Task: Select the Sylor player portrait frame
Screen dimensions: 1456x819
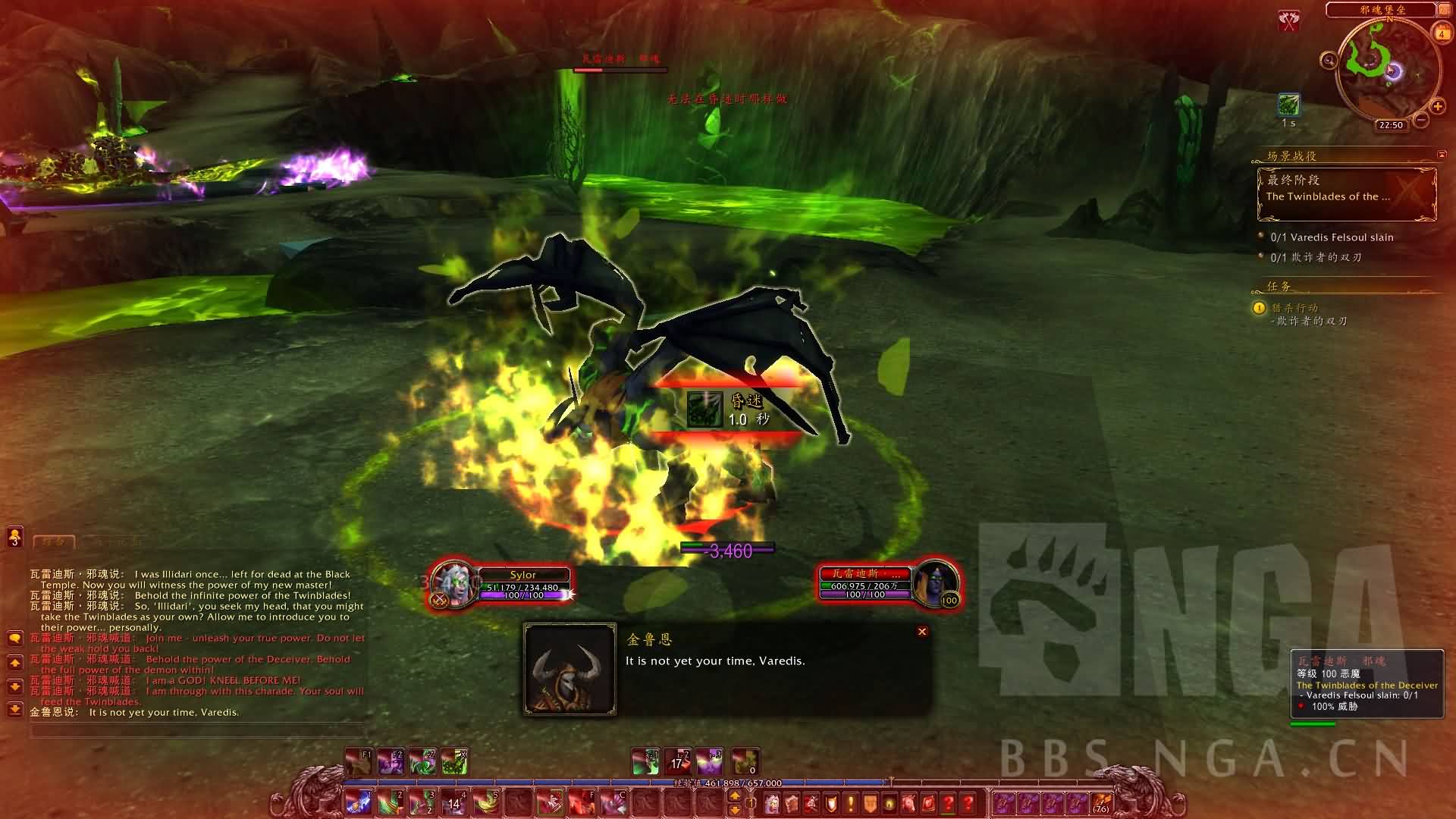Action: [455, 585]
